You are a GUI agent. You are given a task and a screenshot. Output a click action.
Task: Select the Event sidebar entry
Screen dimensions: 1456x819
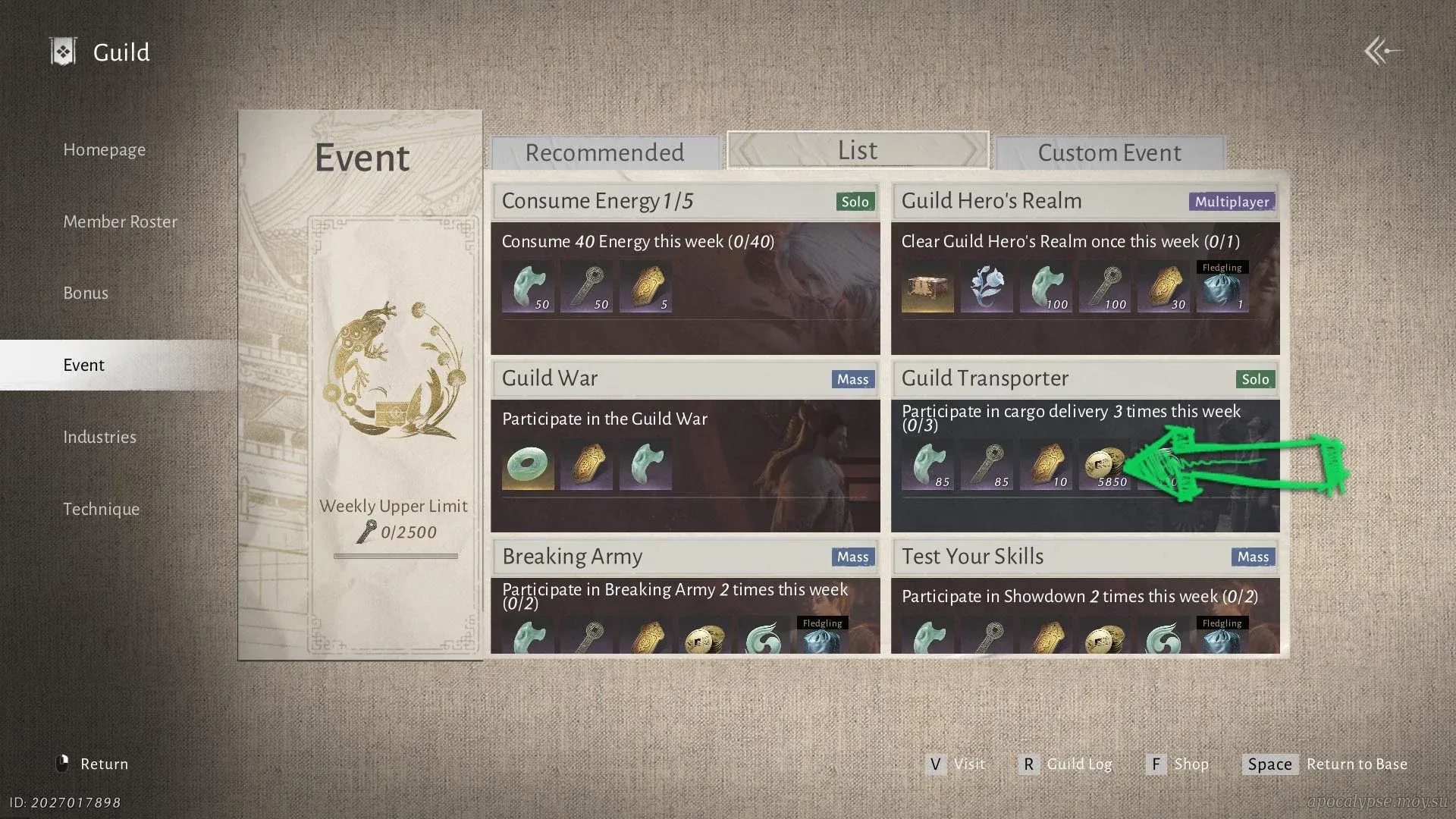pos(83,366)
